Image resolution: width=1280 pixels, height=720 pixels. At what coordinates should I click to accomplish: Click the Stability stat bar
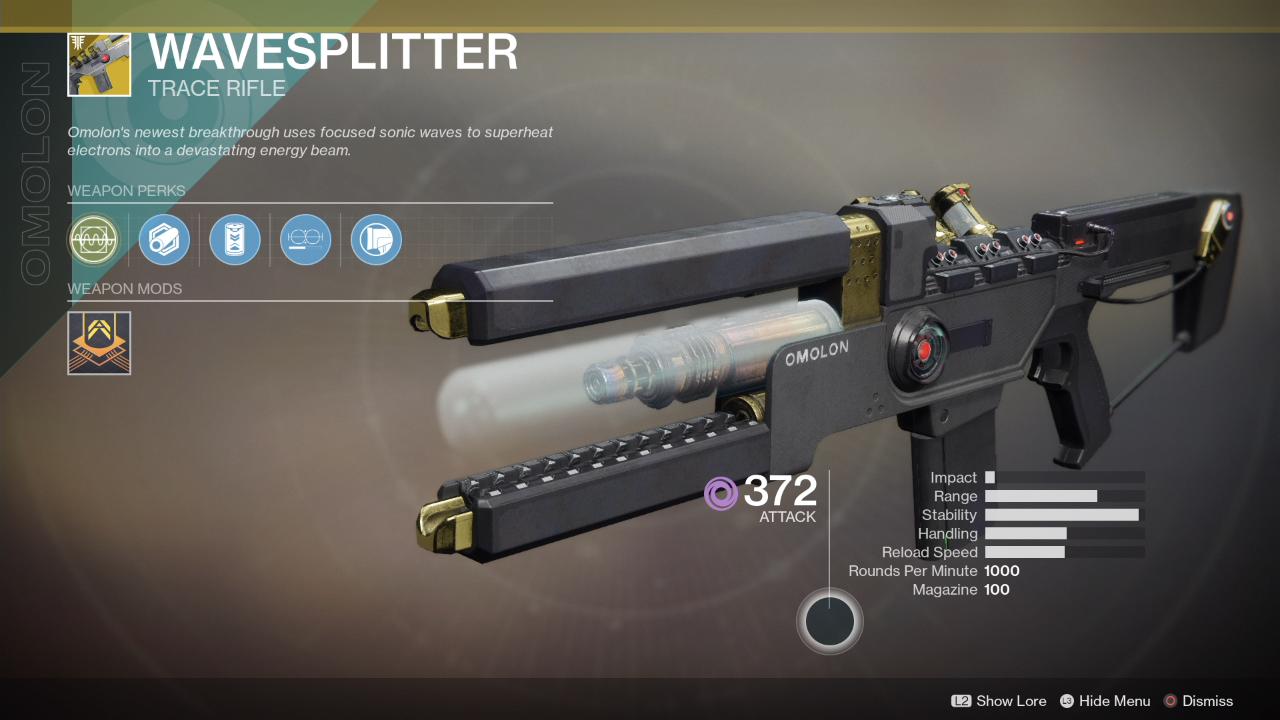point(1063,514)
